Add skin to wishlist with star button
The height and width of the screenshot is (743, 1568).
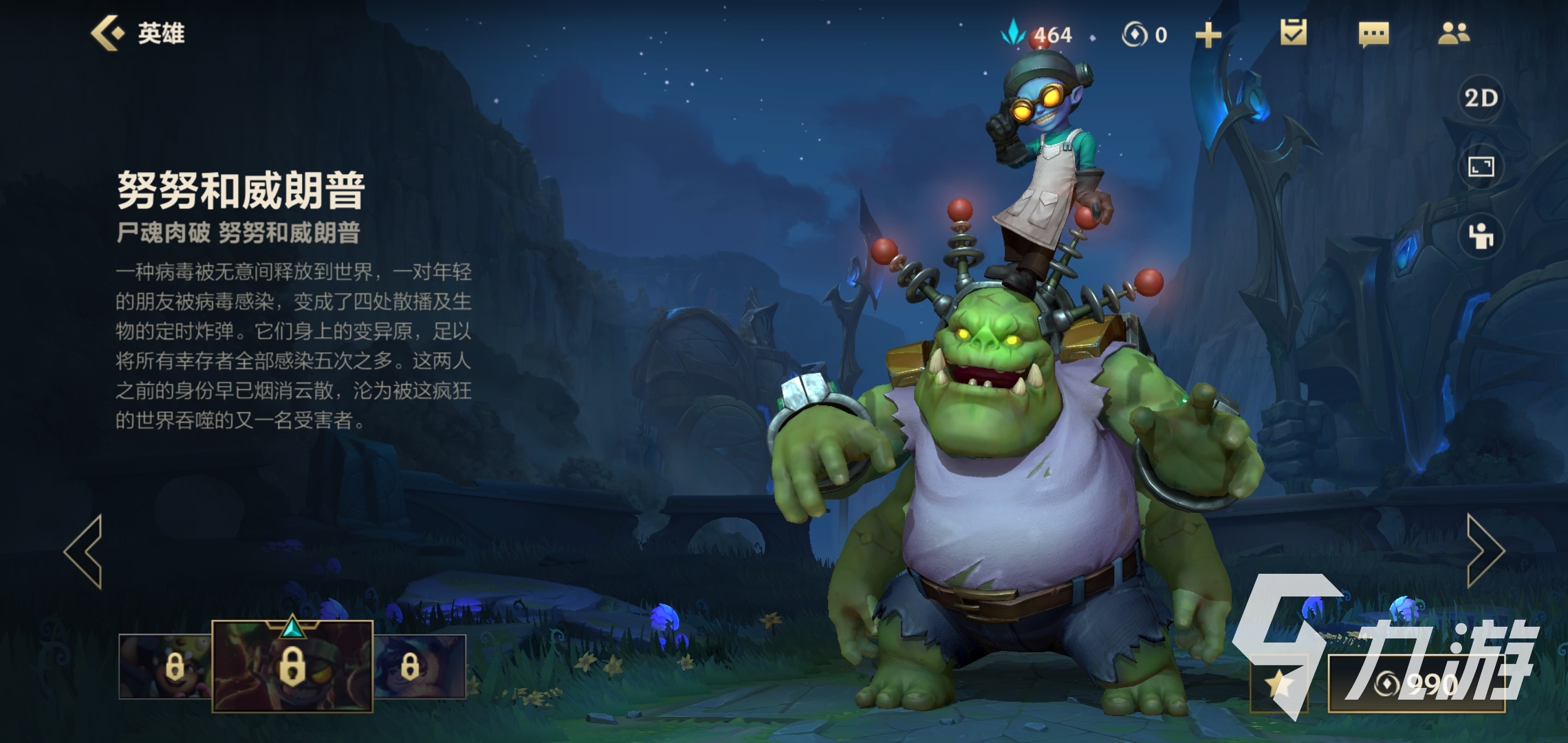point(1279,684)
